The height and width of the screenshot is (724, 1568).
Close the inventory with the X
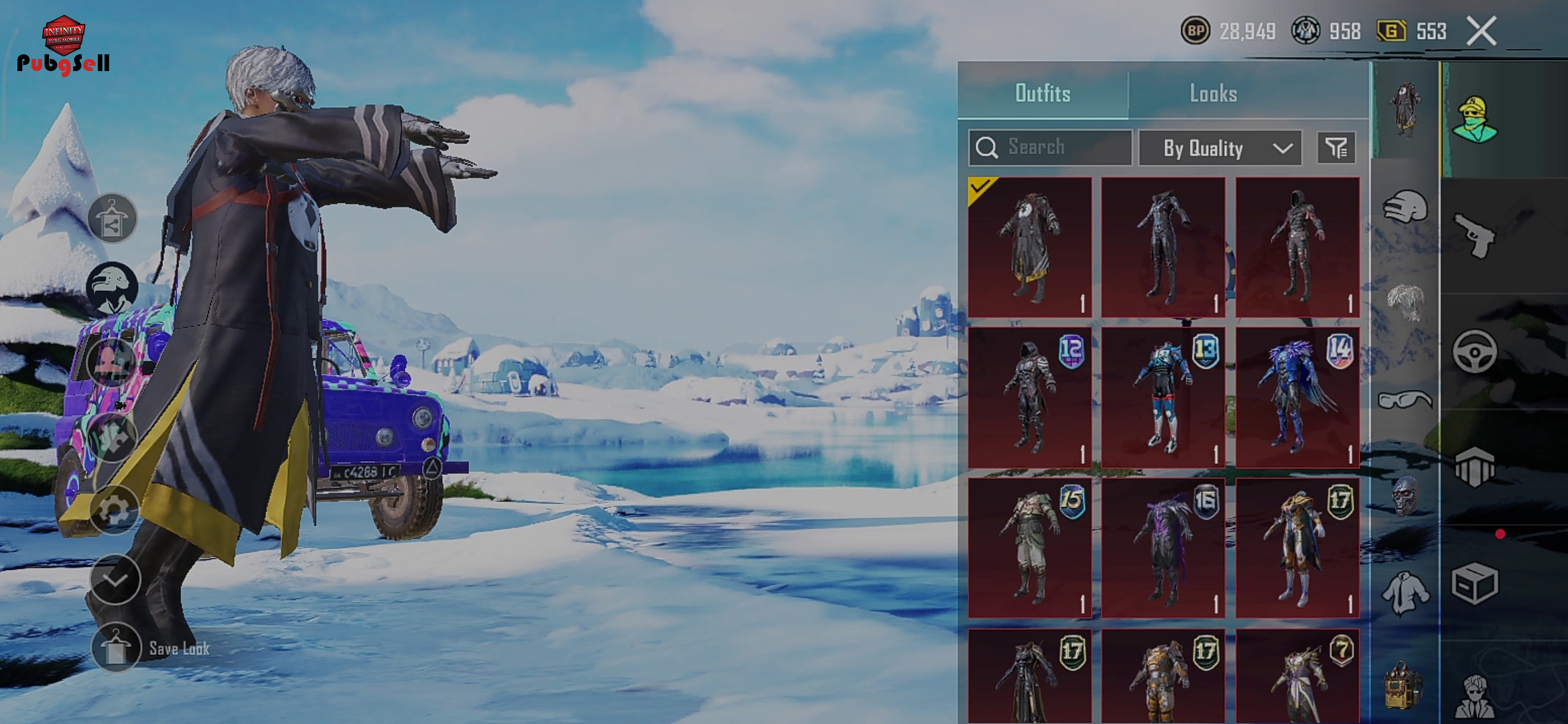coord(1481,32)
